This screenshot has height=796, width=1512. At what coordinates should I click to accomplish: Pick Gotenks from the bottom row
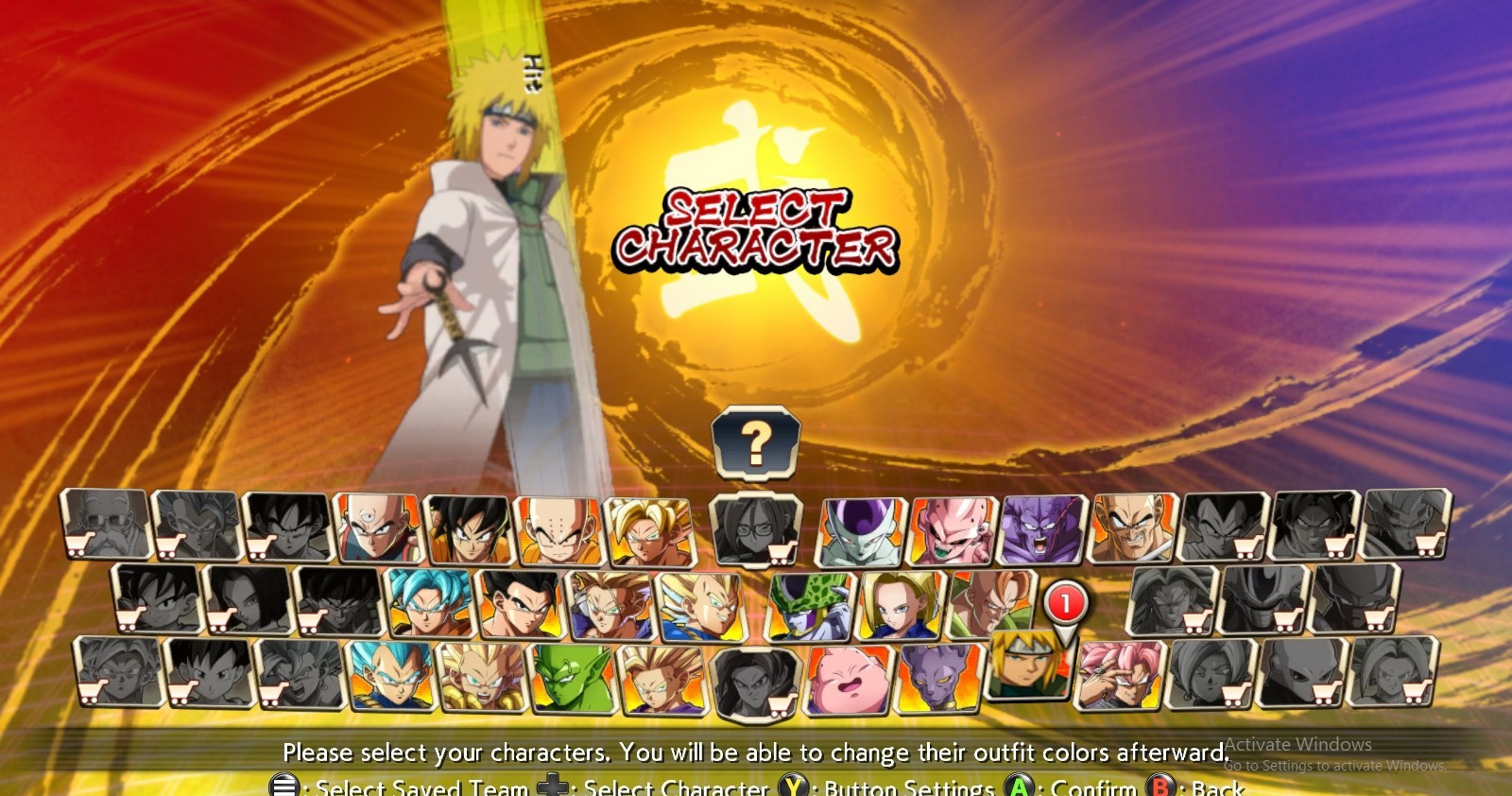pos(482,679)
